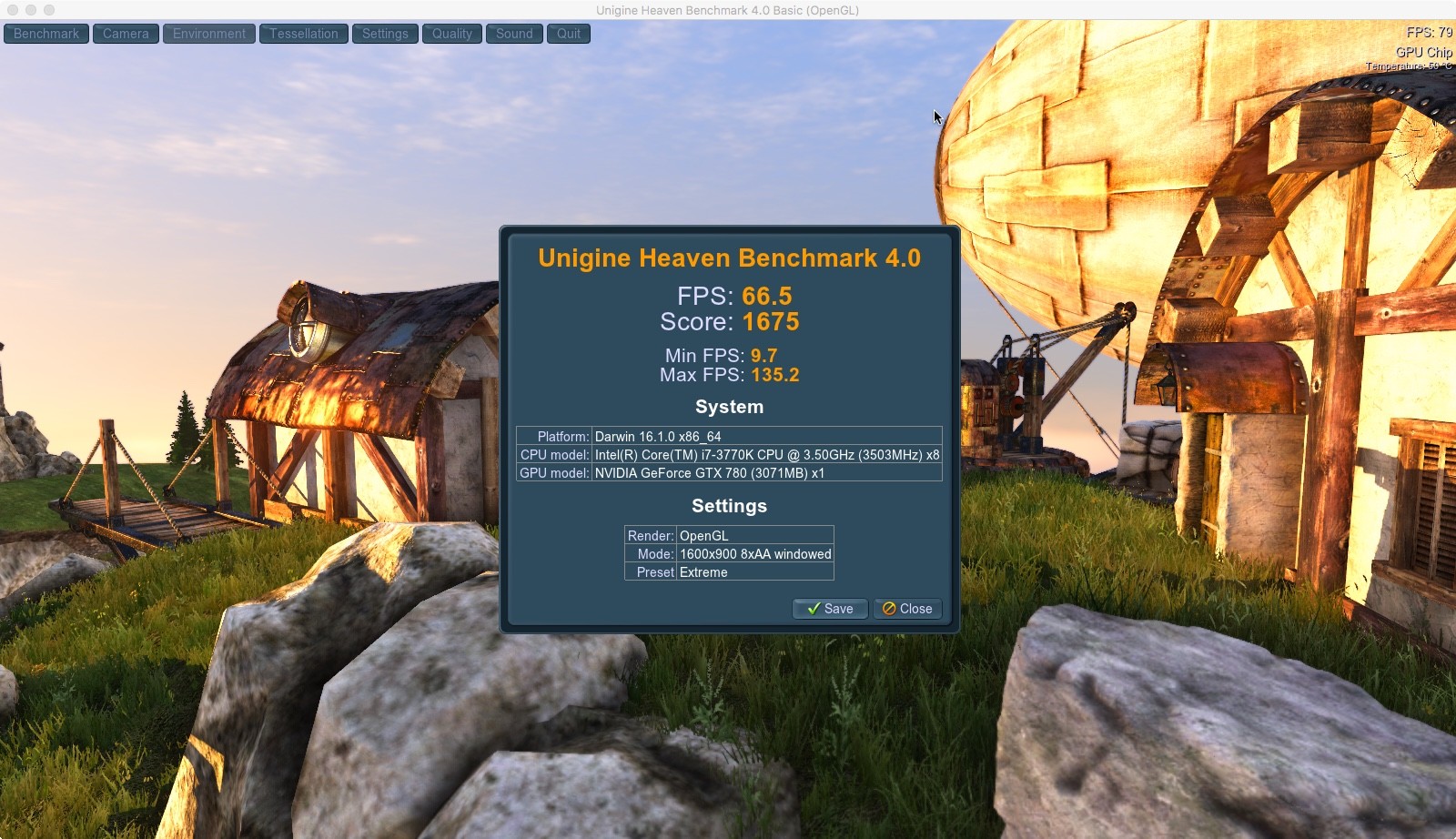The height and width of the screenshot is (839, 1456).
Task: Open the Settings panel
Action: 385,34
